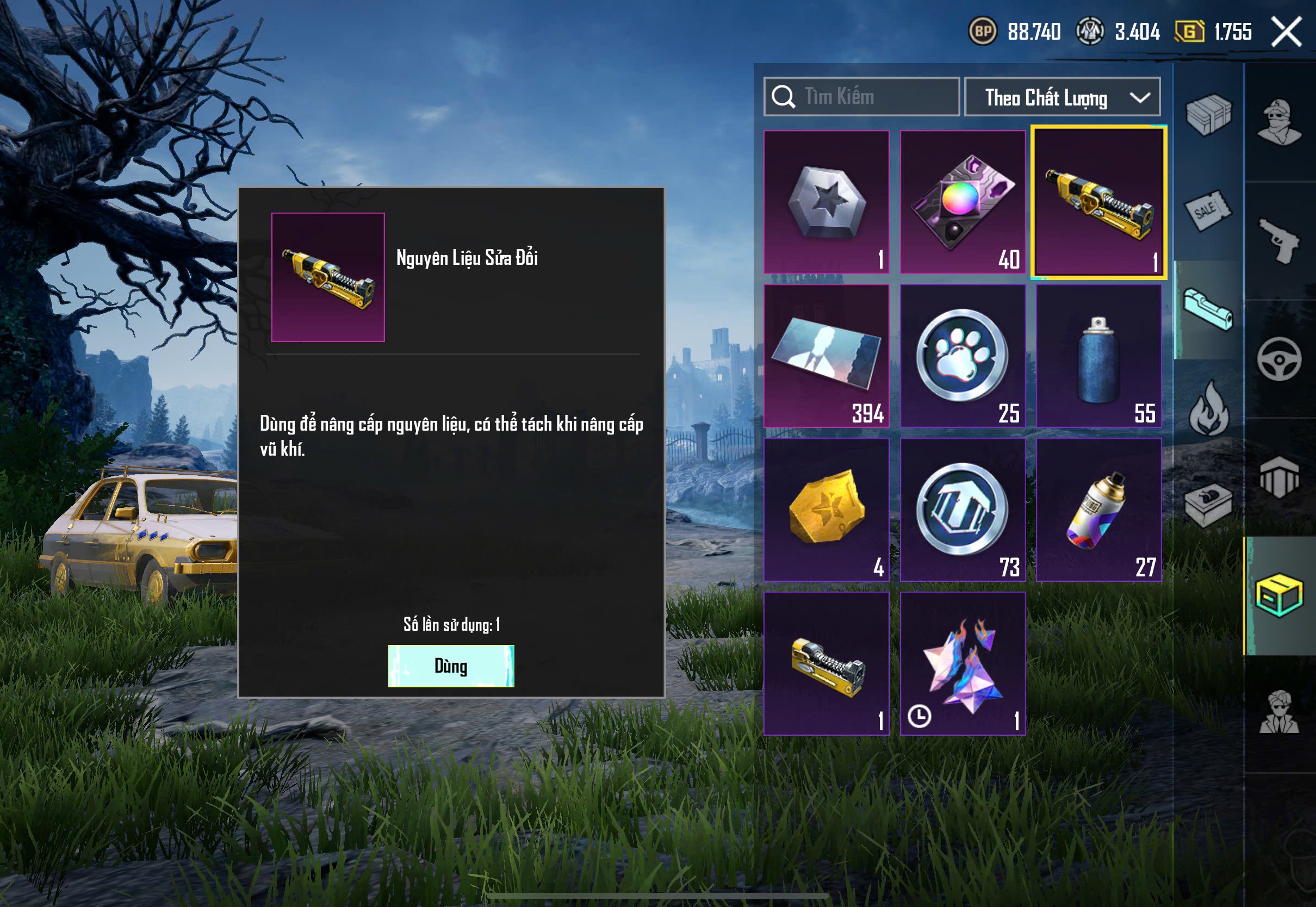Open the pistol weapons category
Screen dimensions: 1316x907
1279,241
